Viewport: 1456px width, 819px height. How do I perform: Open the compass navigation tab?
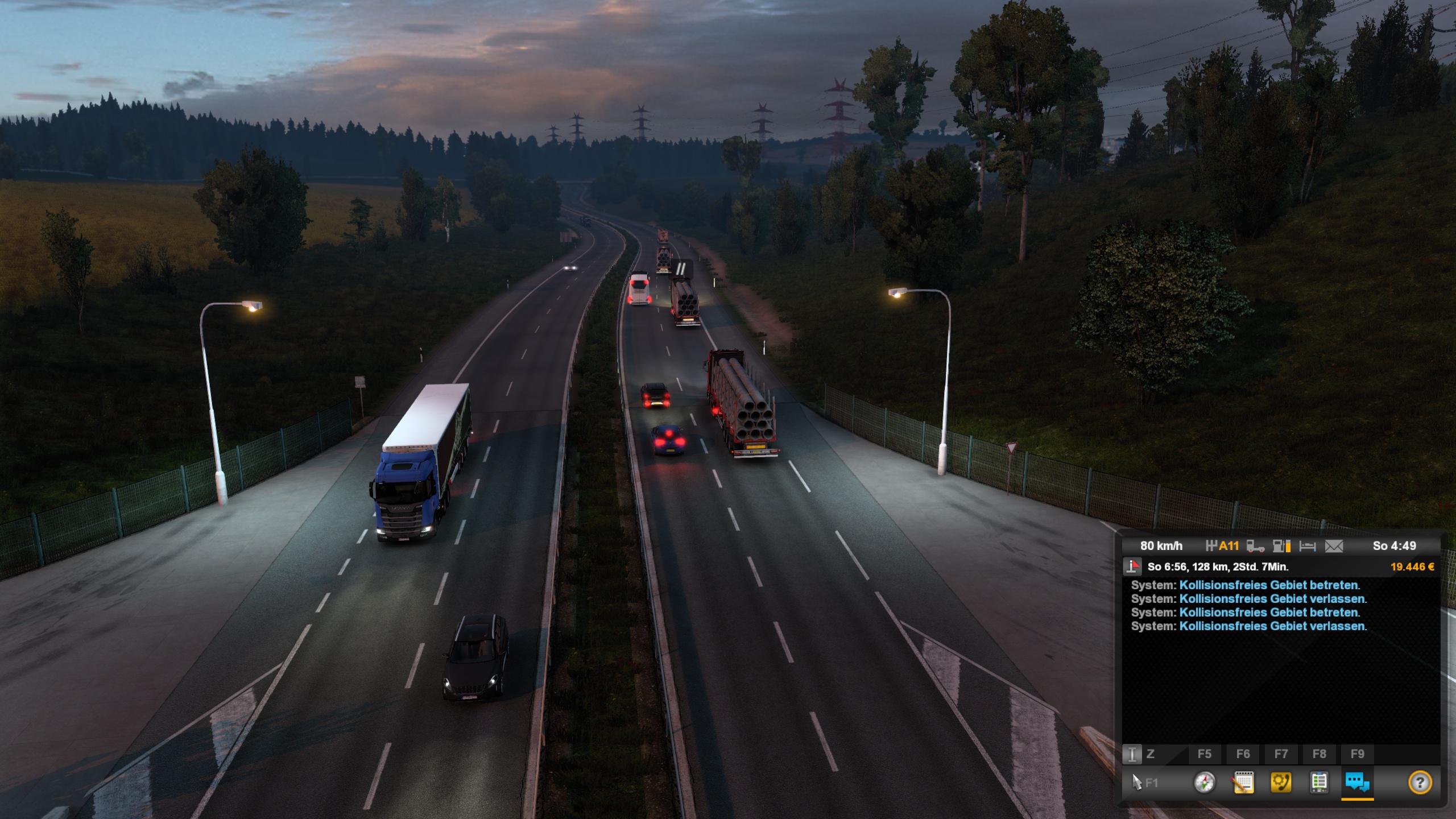click(x=1204, y=783)
